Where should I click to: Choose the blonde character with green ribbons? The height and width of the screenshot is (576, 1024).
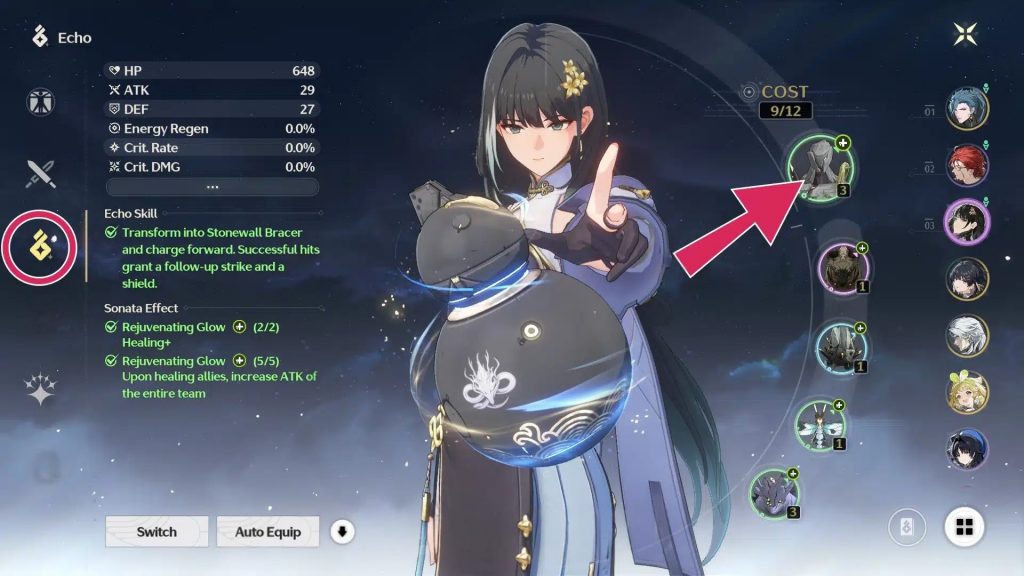click(x=967, y=393)
